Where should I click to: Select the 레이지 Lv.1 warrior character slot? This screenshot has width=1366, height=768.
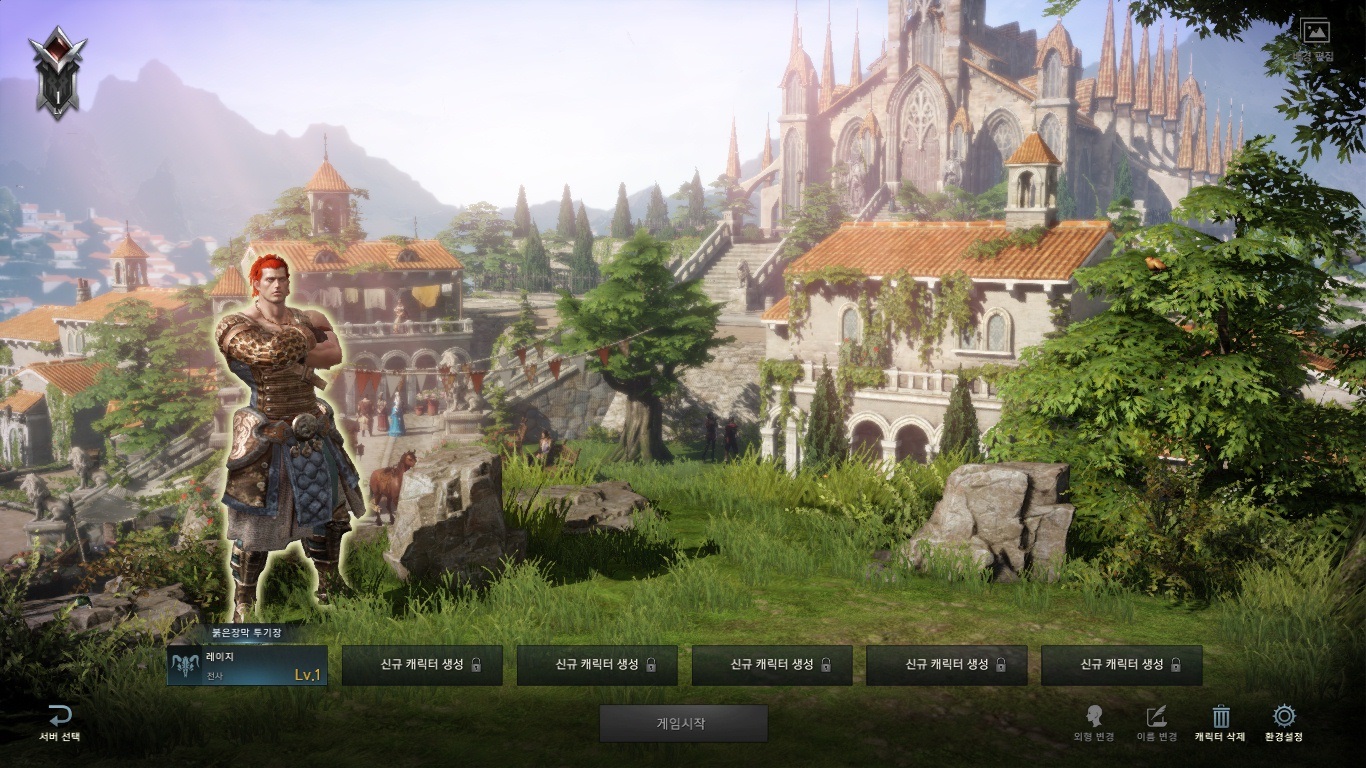pyautogui.click(x=247, y=666)
